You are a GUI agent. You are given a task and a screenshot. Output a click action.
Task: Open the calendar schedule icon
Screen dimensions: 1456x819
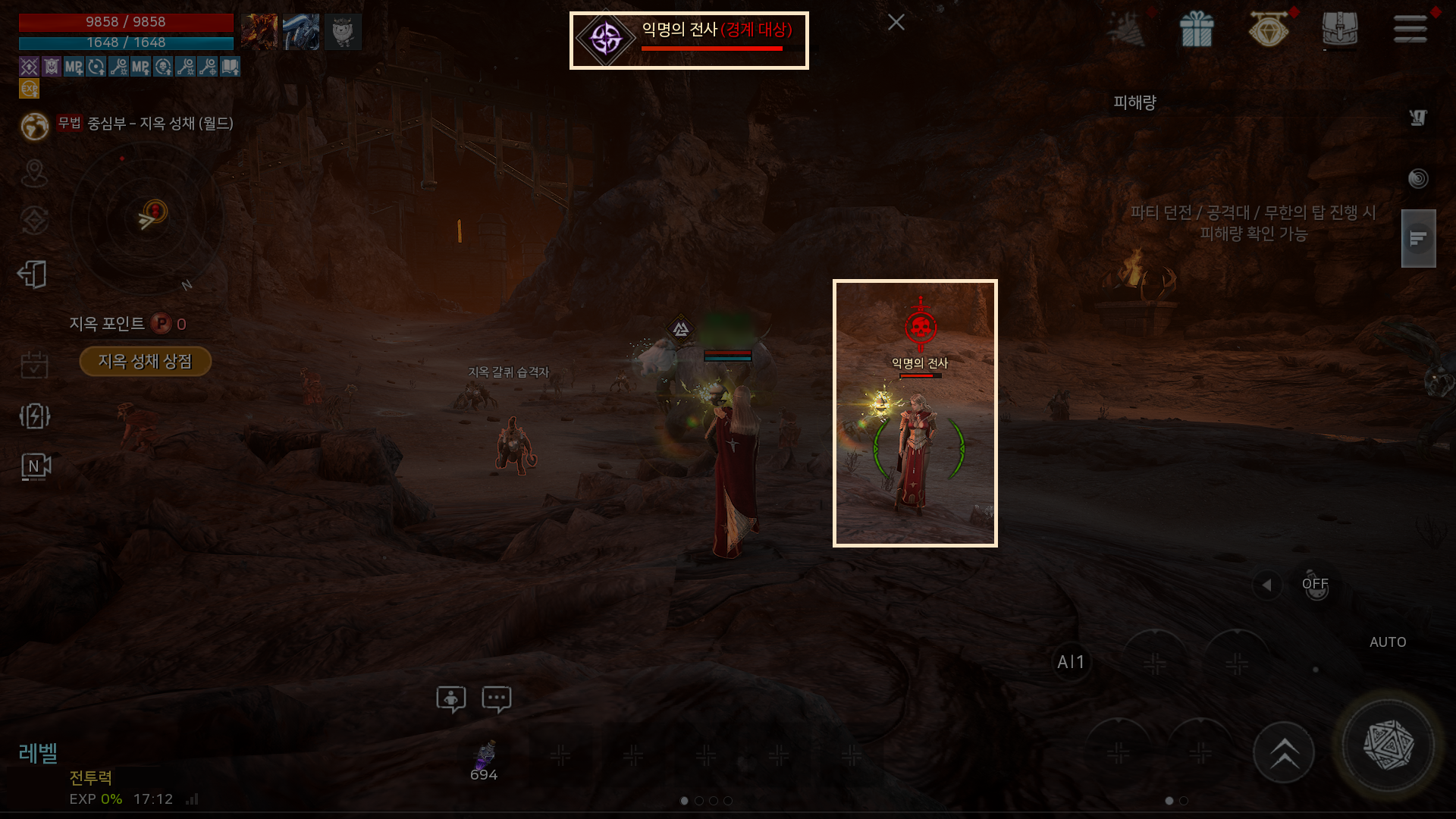[x=34, y=365]
